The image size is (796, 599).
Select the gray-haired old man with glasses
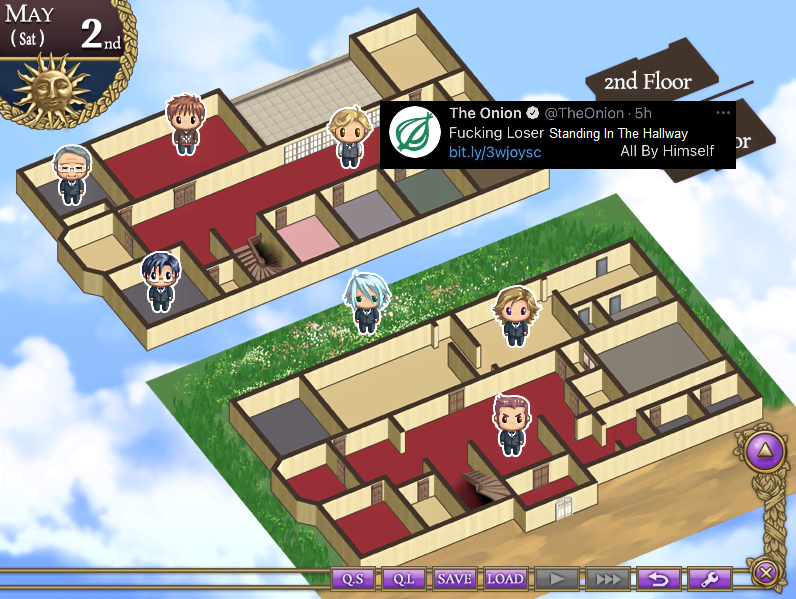[70, 176]
